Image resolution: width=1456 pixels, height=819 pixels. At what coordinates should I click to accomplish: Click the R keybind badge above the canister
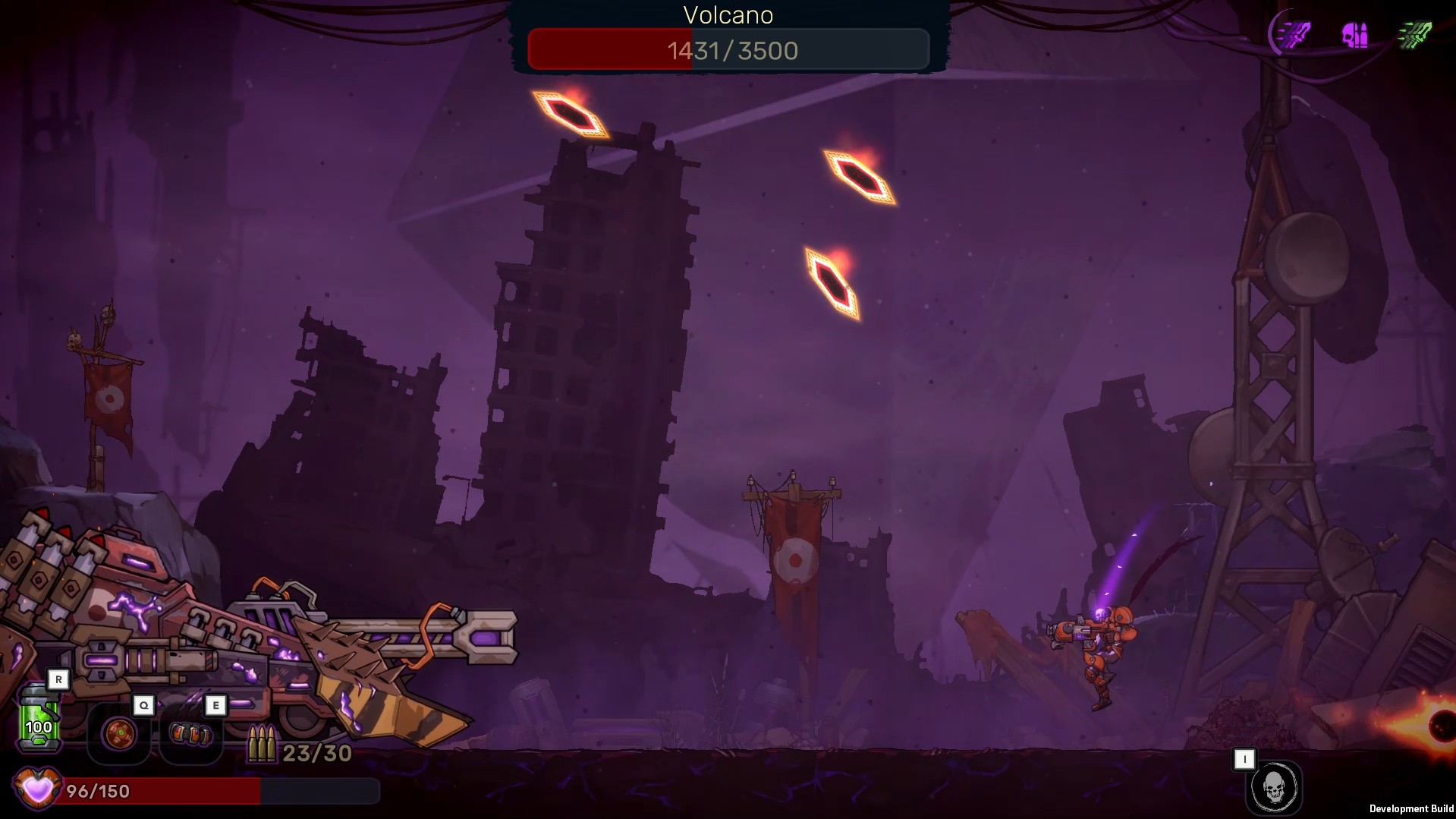(58, 679)
